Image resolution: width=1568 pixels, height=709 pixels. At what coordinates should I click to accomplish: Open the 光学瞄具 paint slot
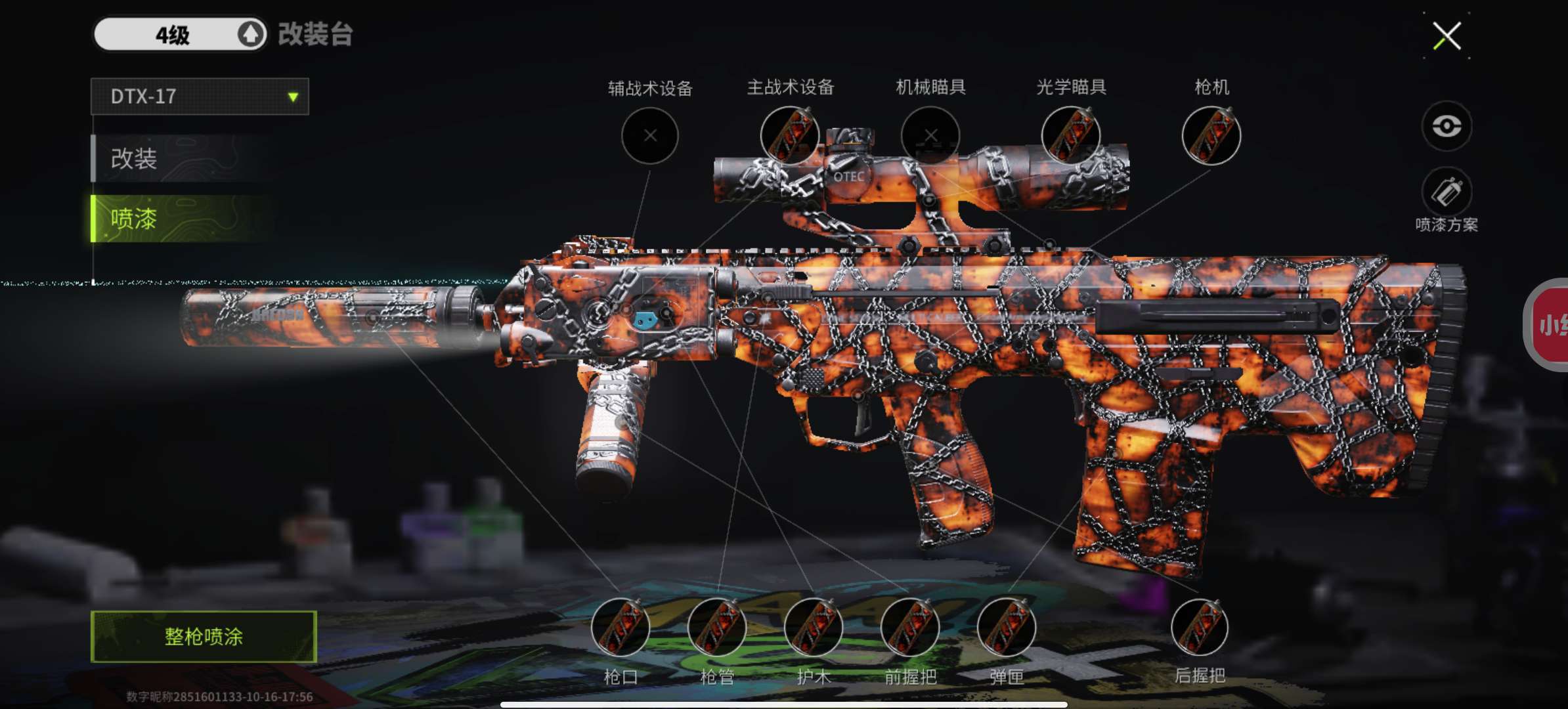[x=1071, y=136]
